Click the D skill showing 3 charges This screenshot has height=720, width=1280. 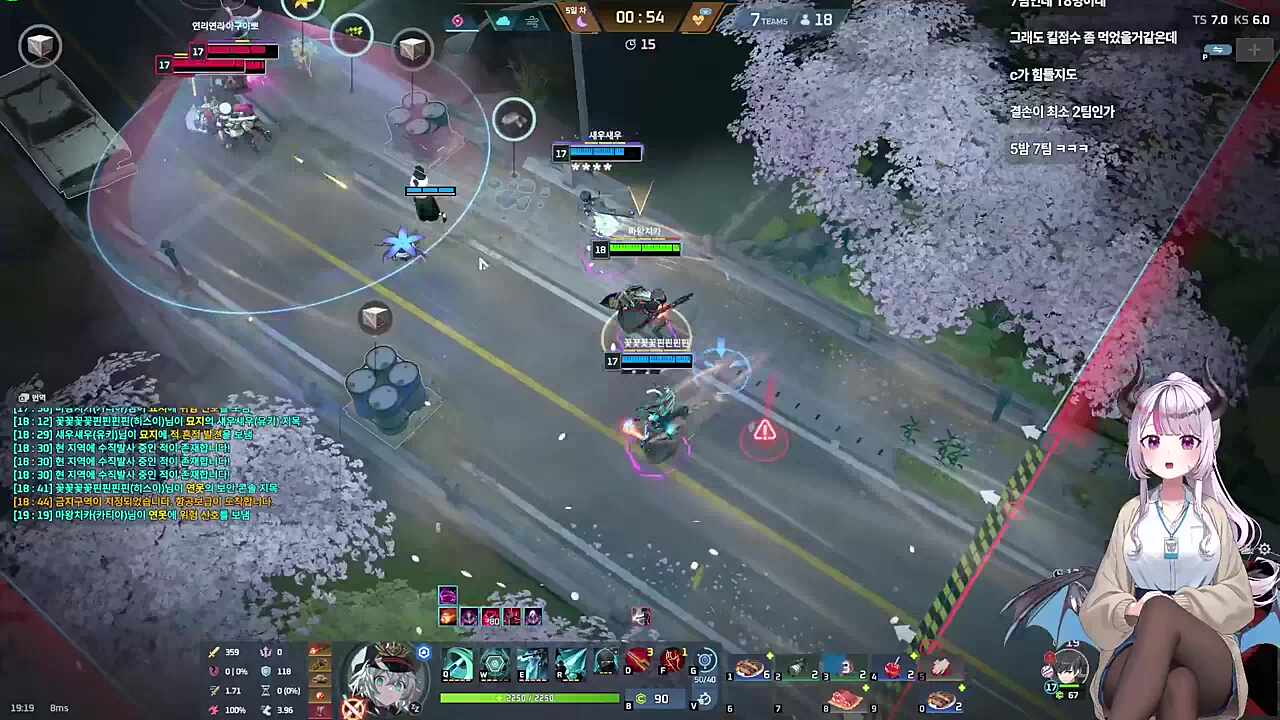[x=638, y=661]
